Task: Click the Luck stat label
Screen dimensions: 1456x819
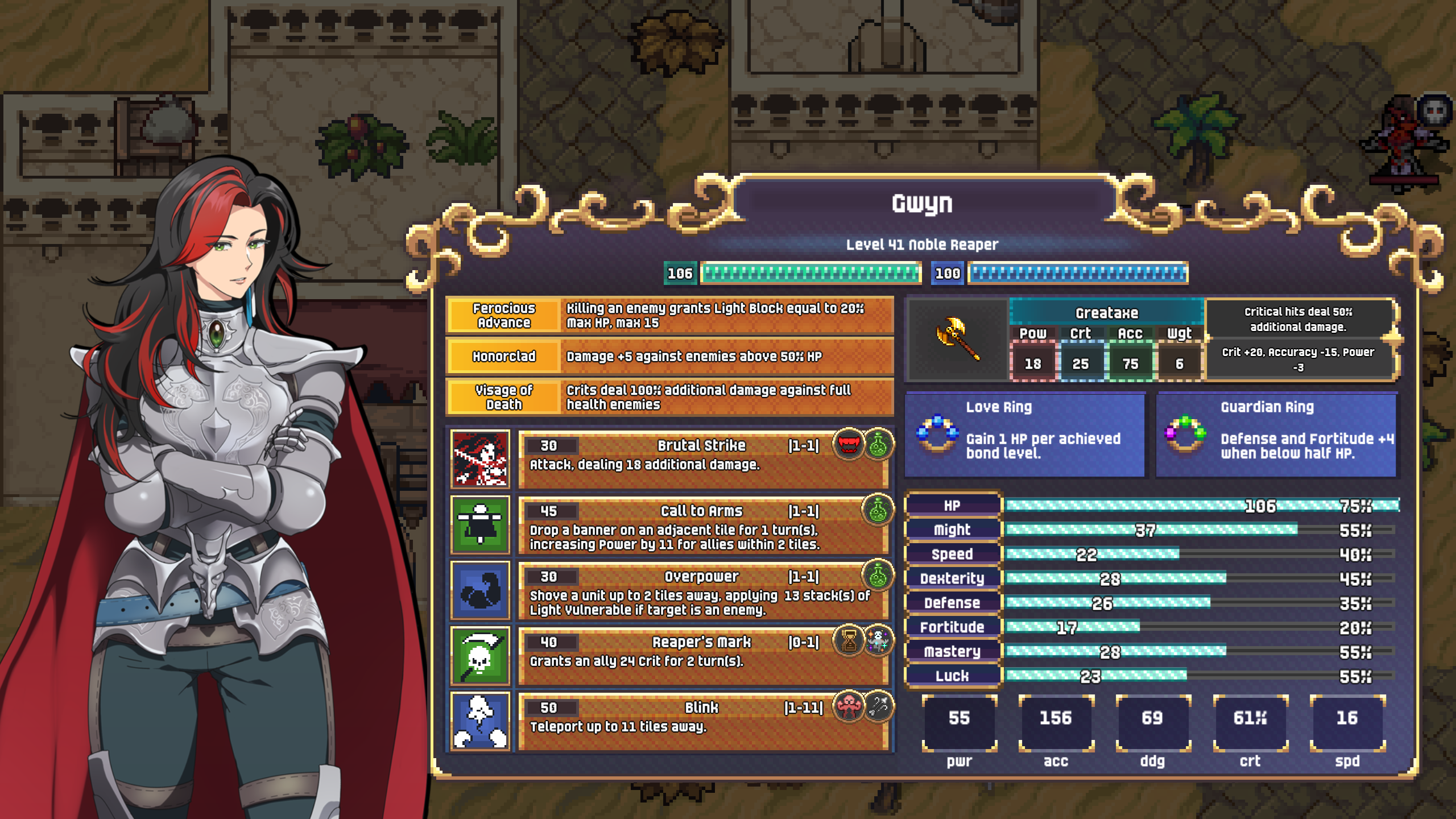Action: 952,676
